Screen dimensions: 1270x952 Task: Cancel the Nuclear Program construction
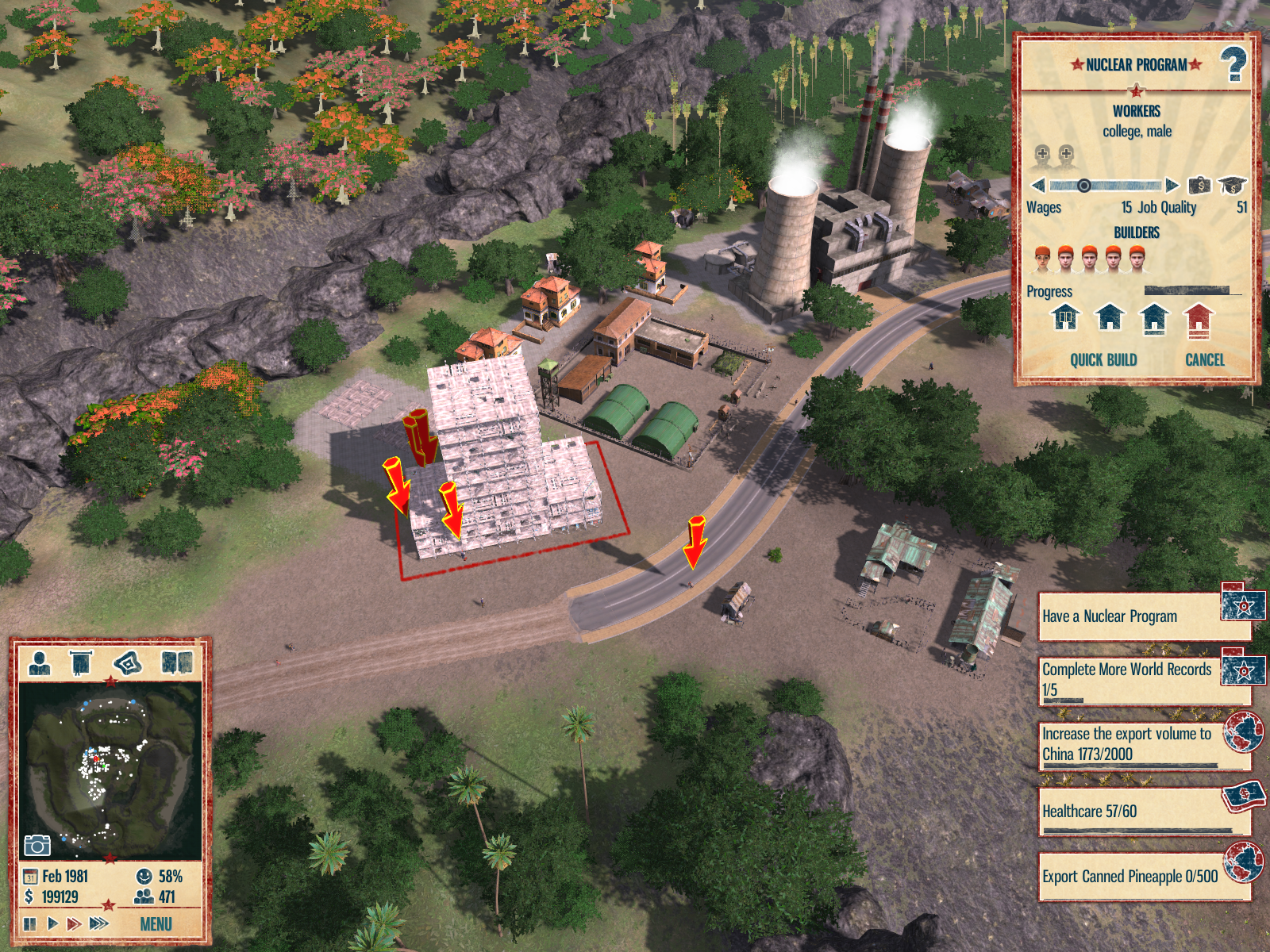coord(1204,360)
